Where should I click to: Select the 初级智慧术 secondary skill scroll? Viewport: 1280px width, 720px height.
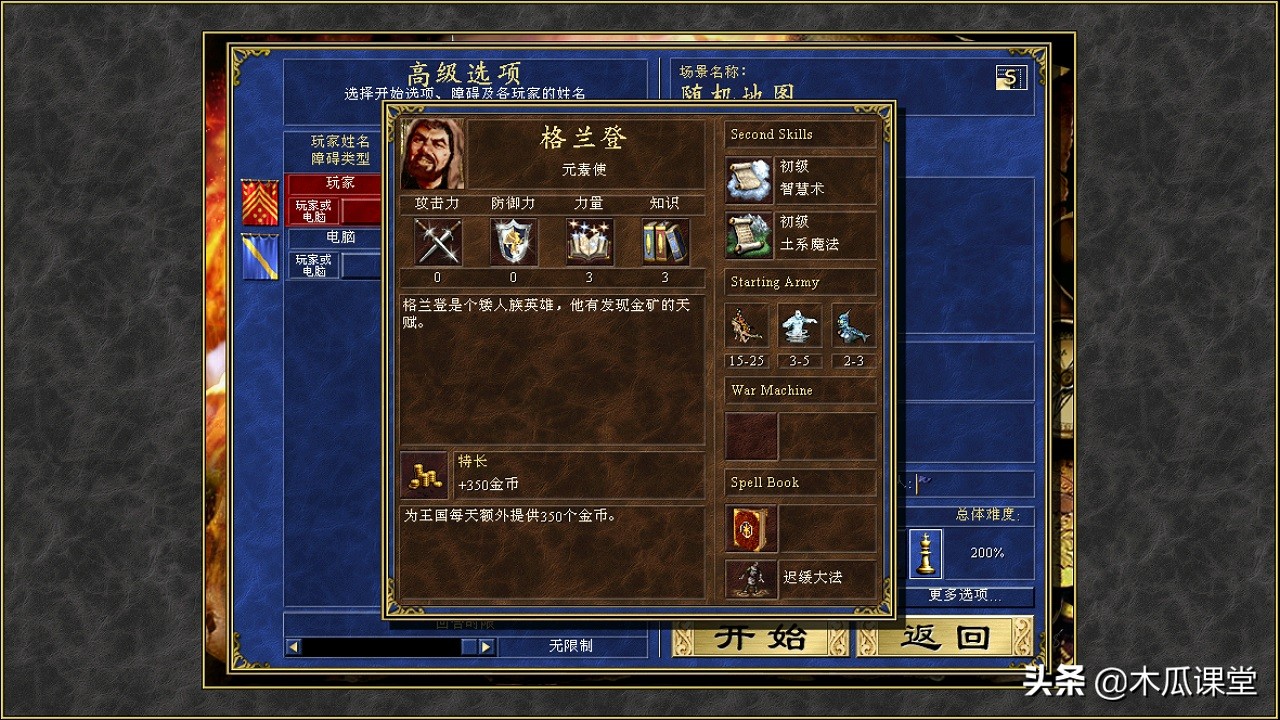point(748,177)
